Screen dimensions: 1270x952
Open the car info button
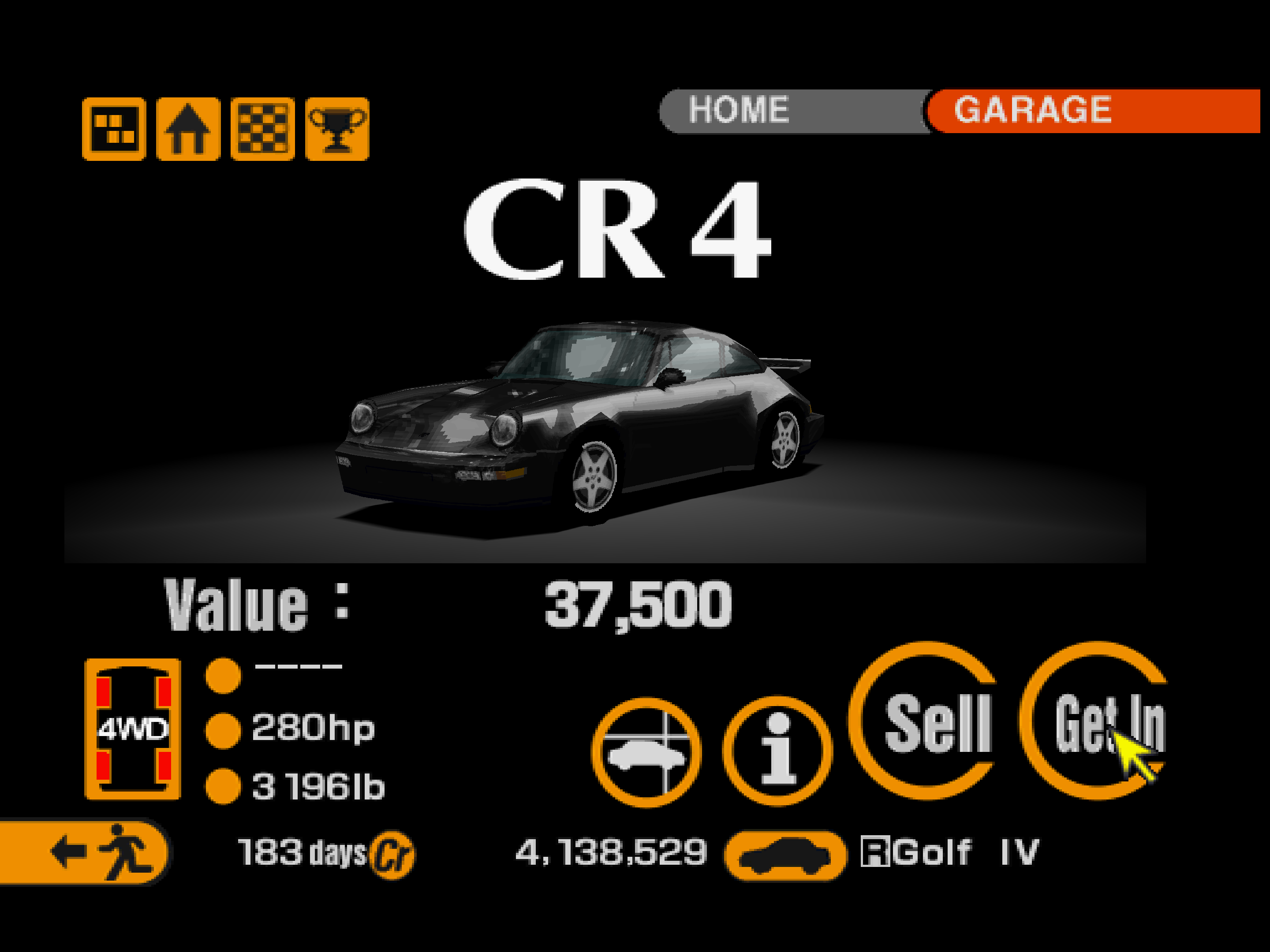(x=777, y=751)
